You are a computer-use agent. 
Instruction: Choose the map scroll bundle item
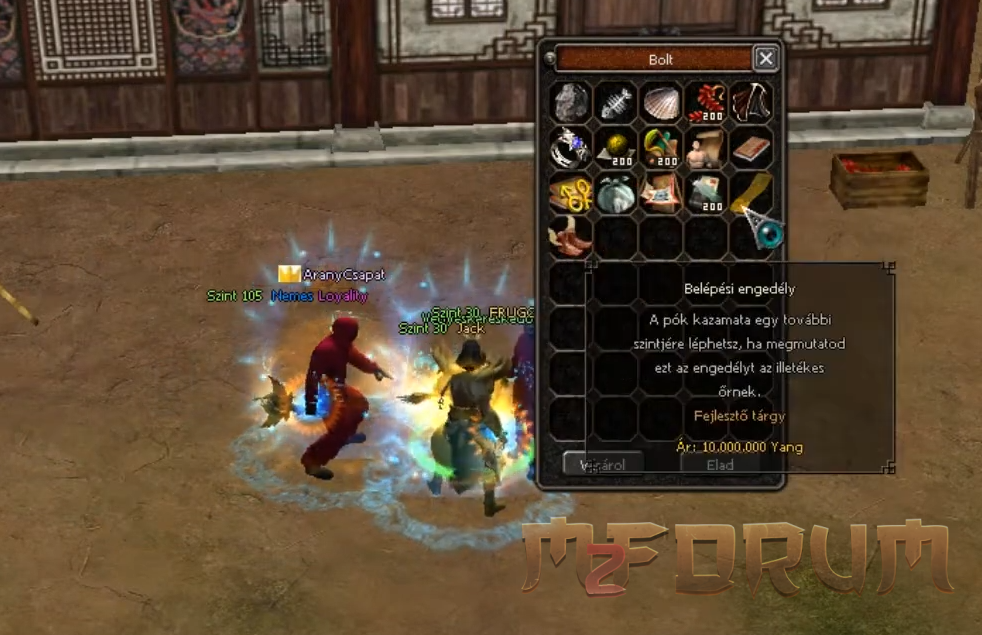click(661, 192)
